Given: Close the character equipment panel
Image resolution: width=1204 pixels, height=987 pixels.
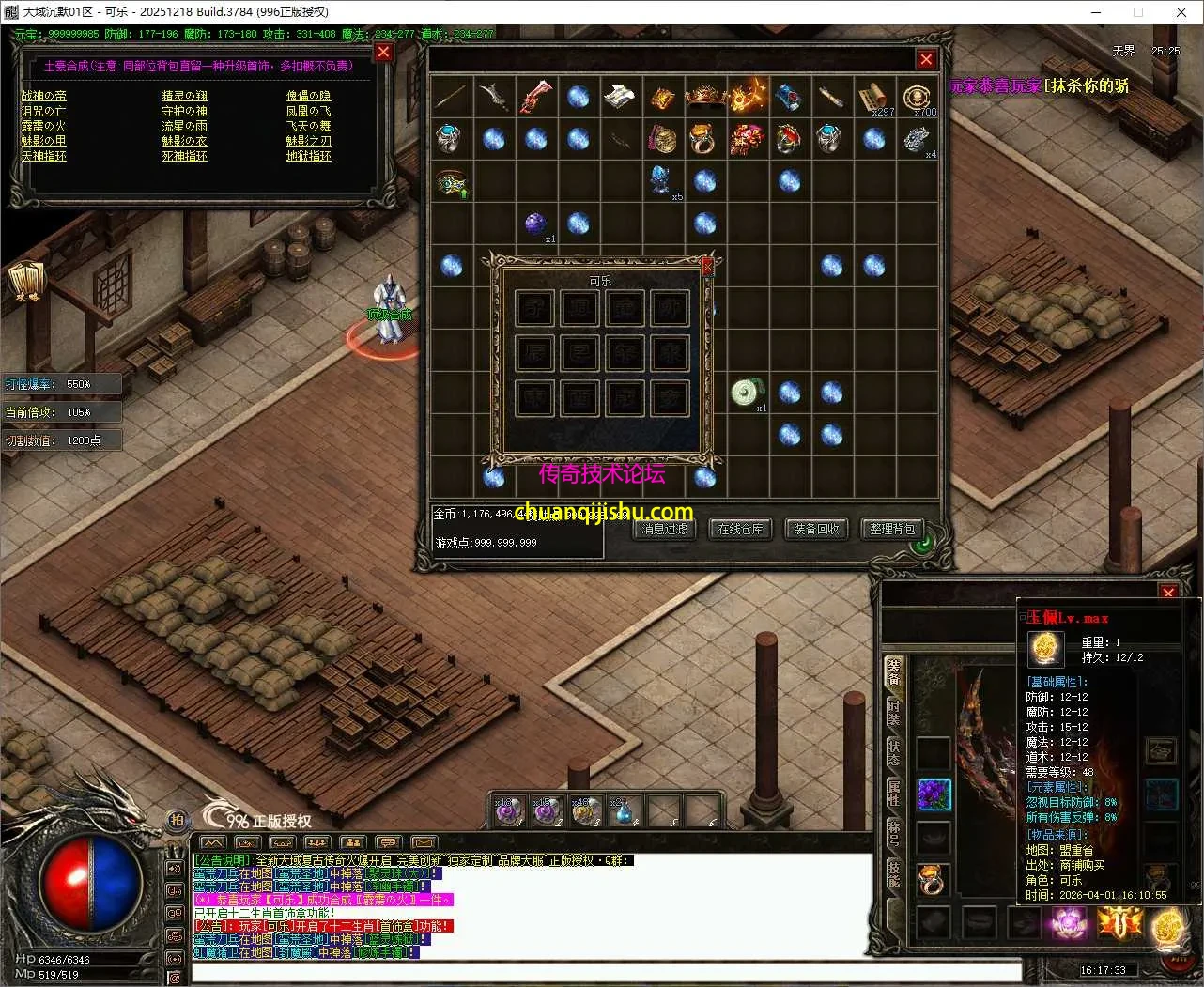Looking at the screenshot, I should tap(1168, 592).
